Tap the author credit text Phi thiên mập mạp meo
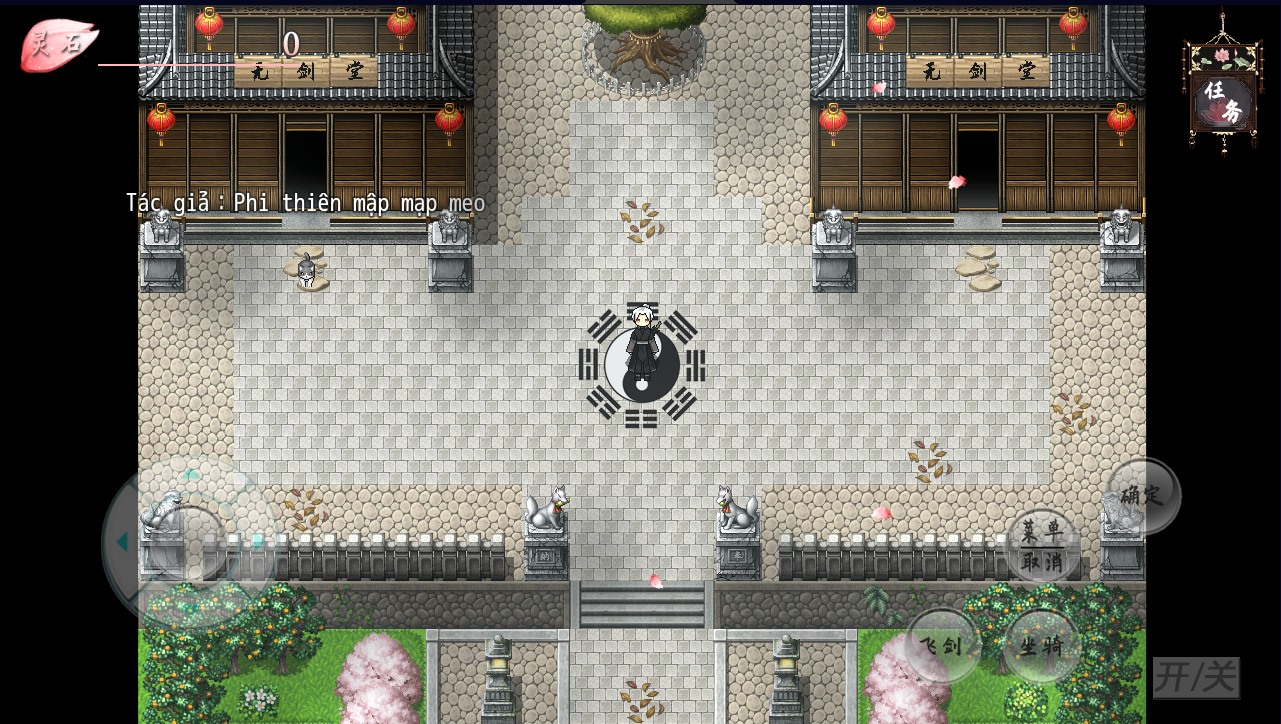The image size is (1281, 724). coord(305,202)
